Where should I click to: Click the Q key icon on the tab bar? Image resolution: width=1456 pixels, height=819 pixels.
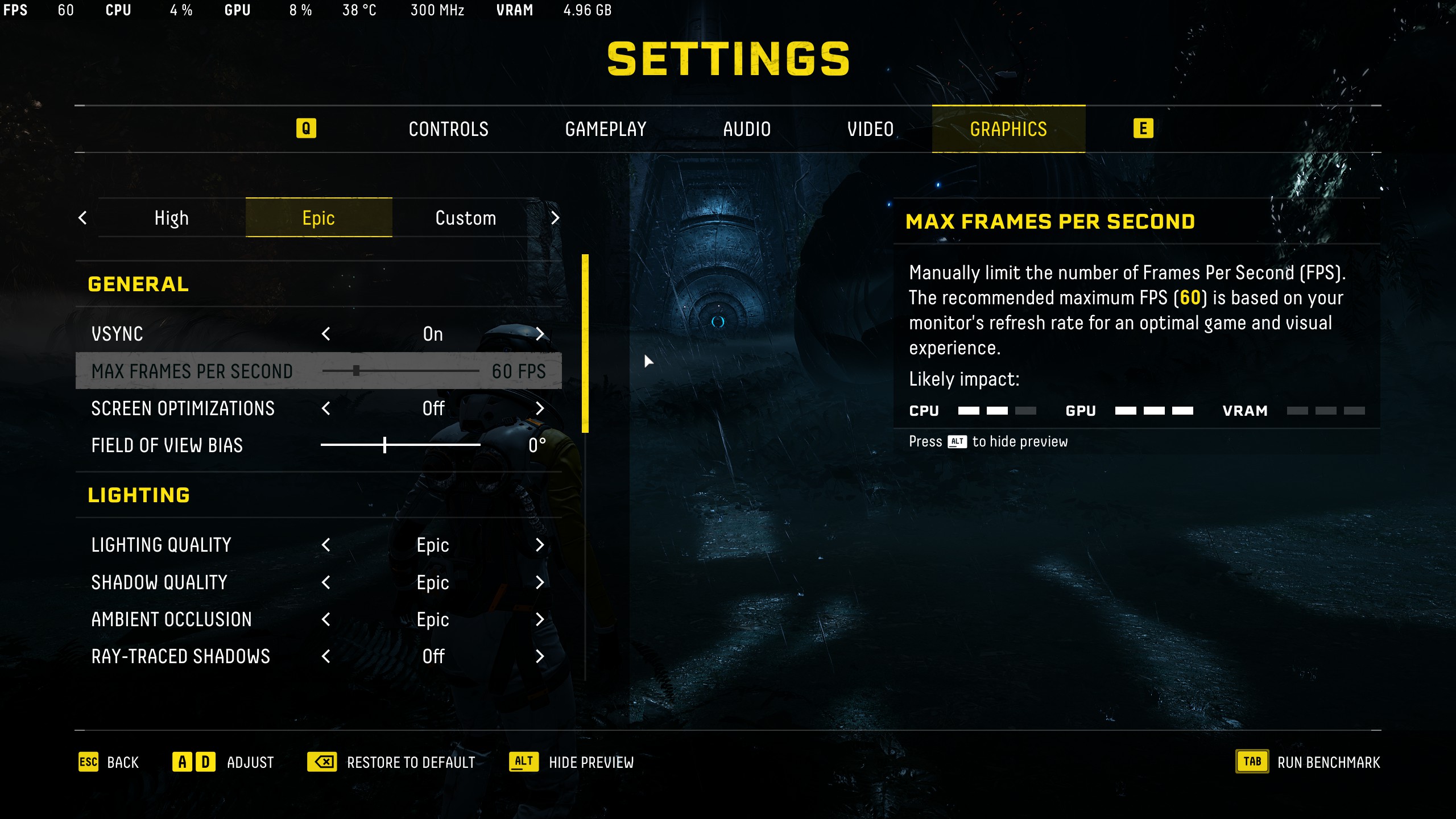pyautogui.click(x=307, y=129)
